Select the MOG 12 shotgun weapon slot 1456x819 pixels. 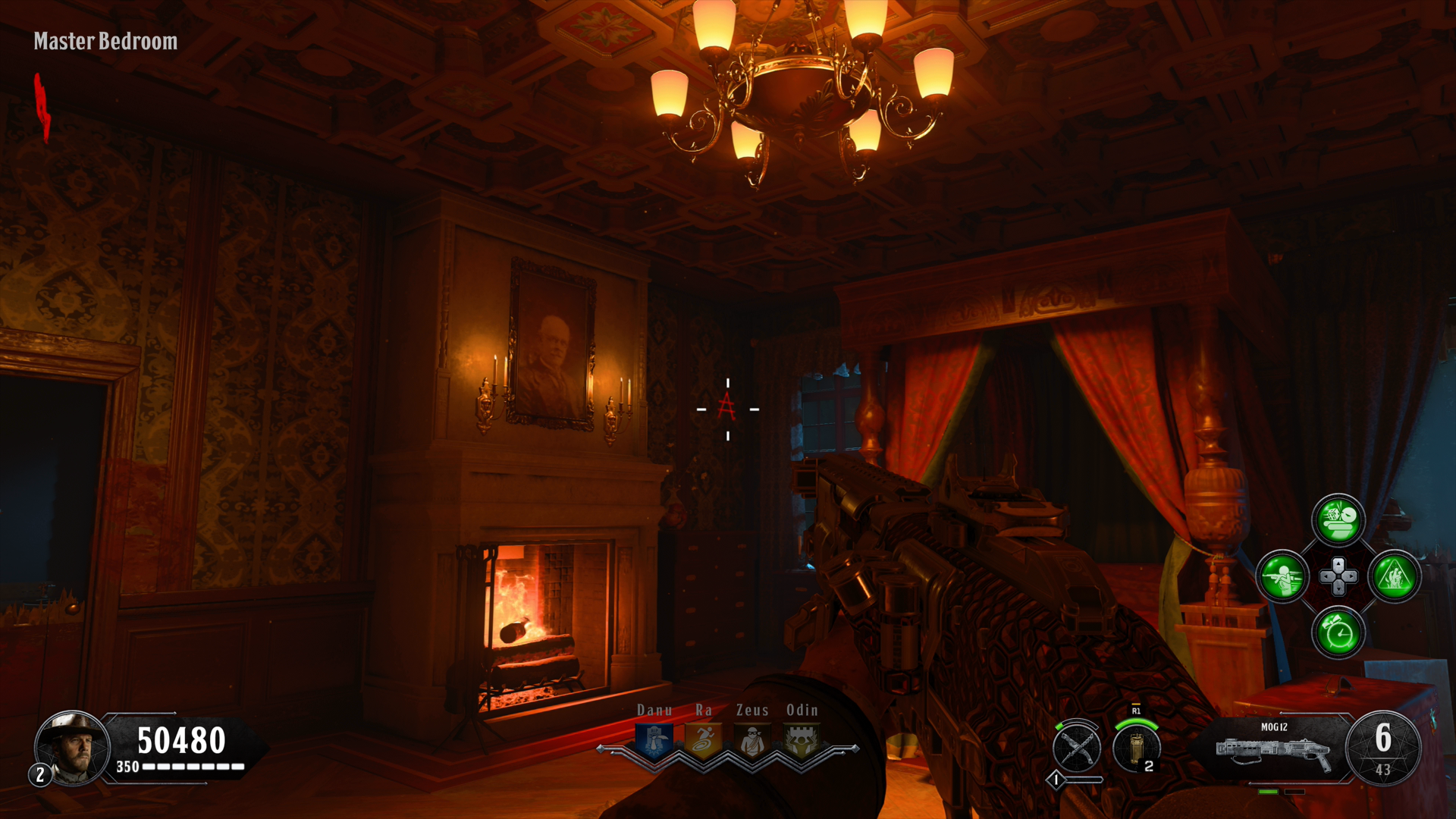coord(1274,749)
